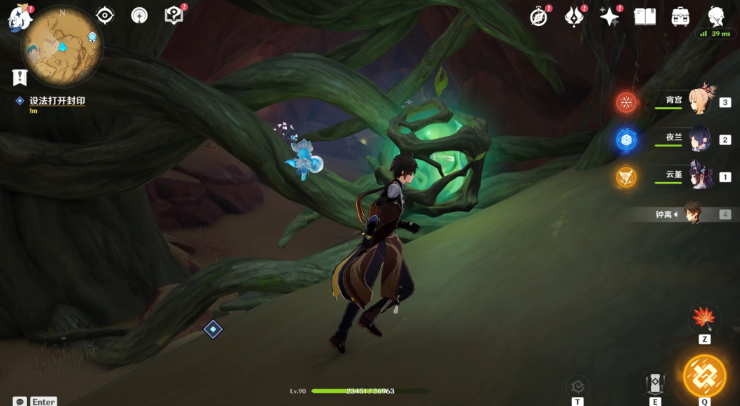Open the backpack inventory
Image resolution: width=740 pixels, height=406 pixels.
[x=680, y=16]
